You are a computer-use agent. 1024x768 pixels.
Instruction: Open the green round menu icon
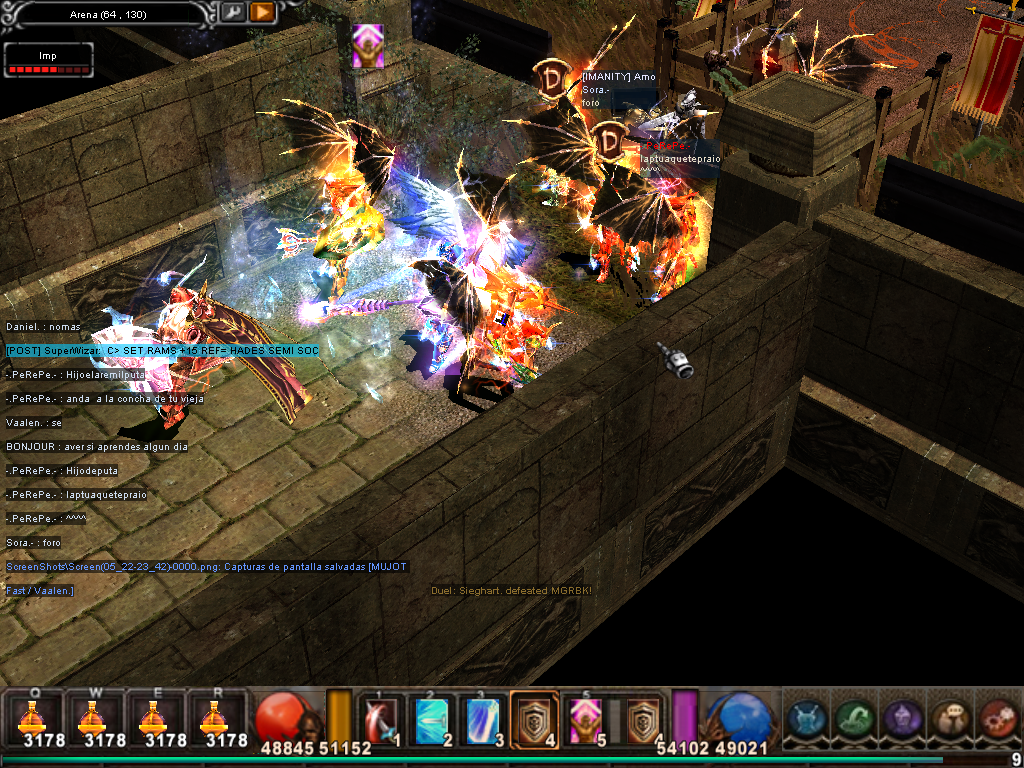tap(854, 719)
